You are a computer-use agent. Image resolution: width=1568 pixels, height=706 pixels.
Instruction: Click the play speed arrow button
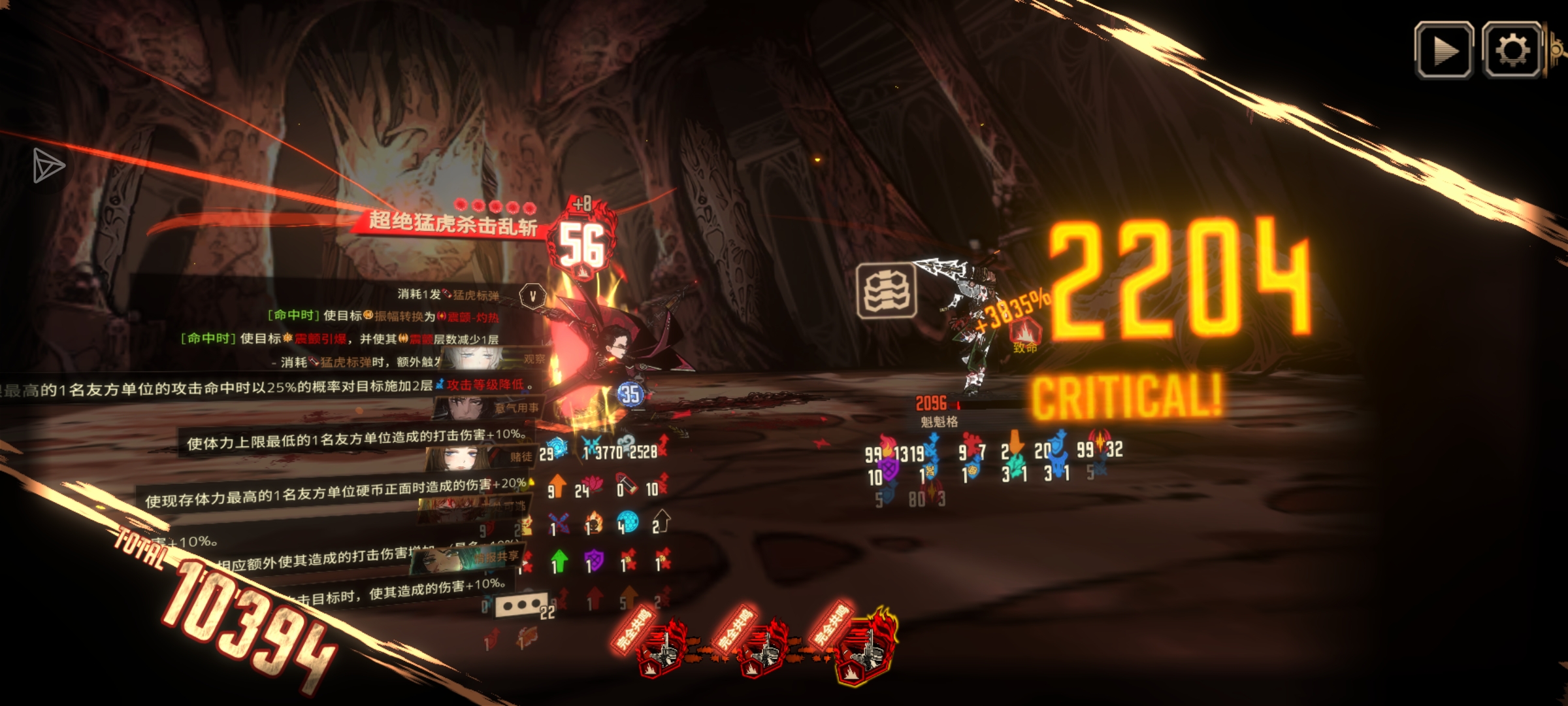point(1444,50)
